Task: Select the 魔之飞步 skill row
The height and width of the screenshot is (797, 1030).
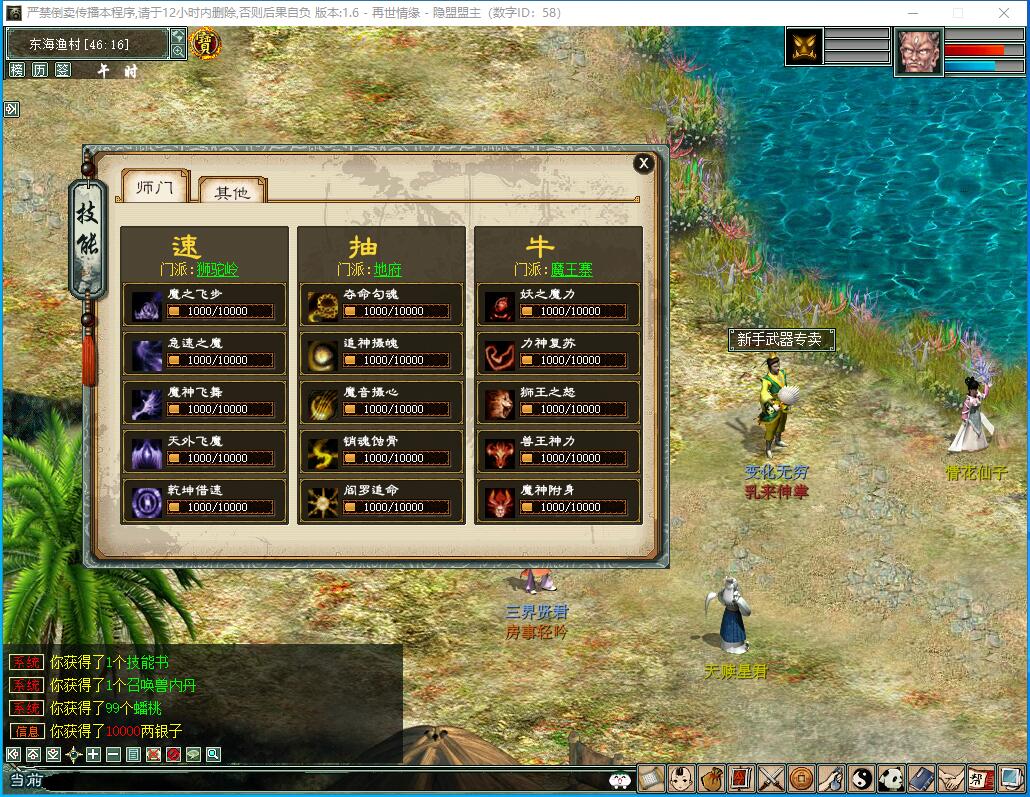Action: coord(204,304)
